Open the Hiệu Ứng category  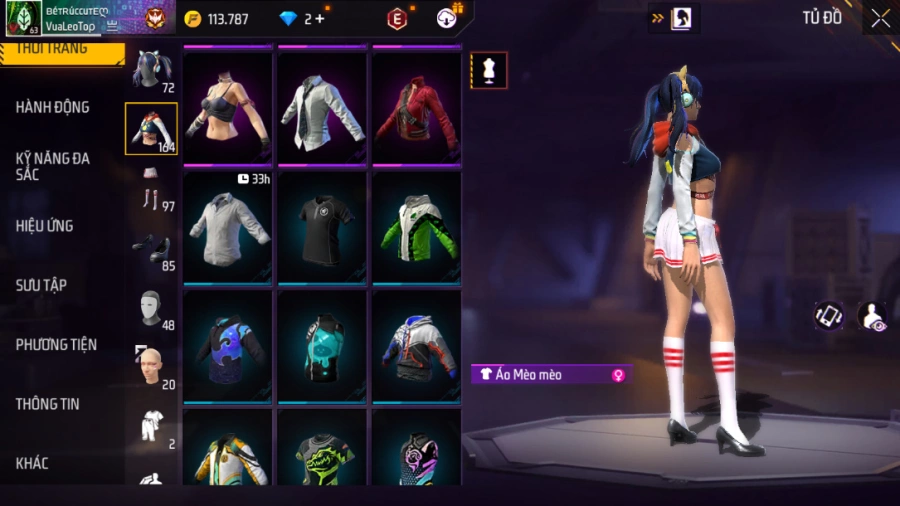pyautogui.click(x=45, y=226)
